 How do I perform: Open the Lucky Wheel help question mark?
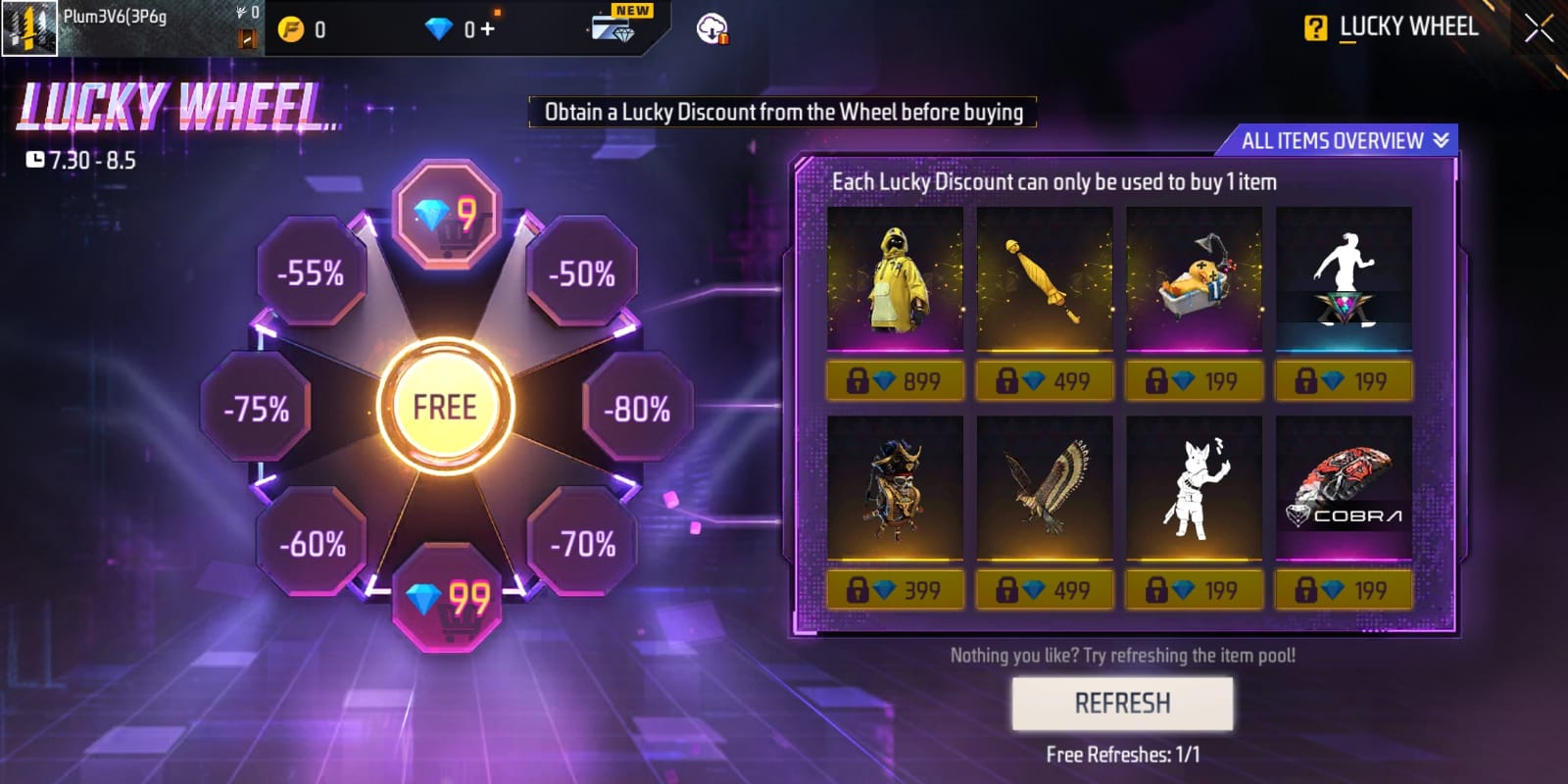point(1315,28)
